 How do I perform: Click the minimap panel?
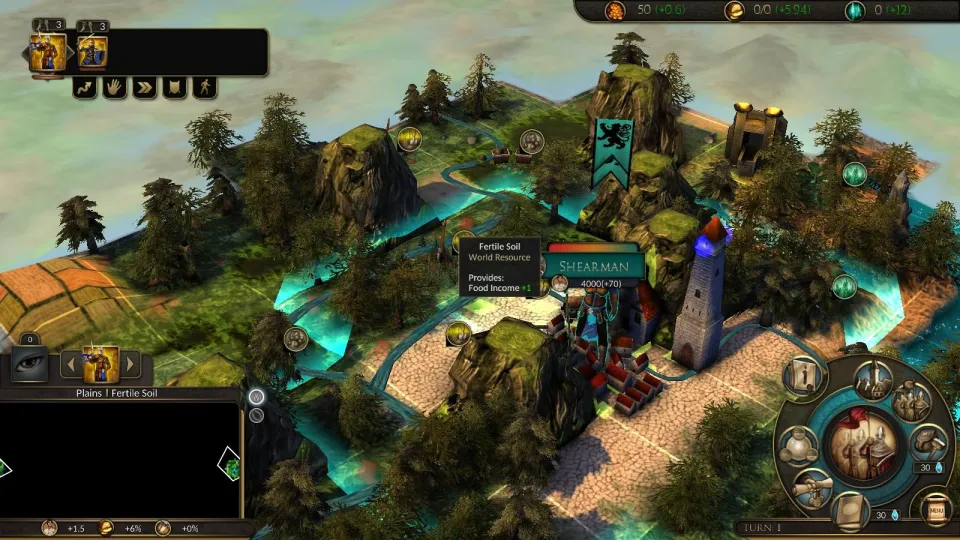[x=120, y=460]
